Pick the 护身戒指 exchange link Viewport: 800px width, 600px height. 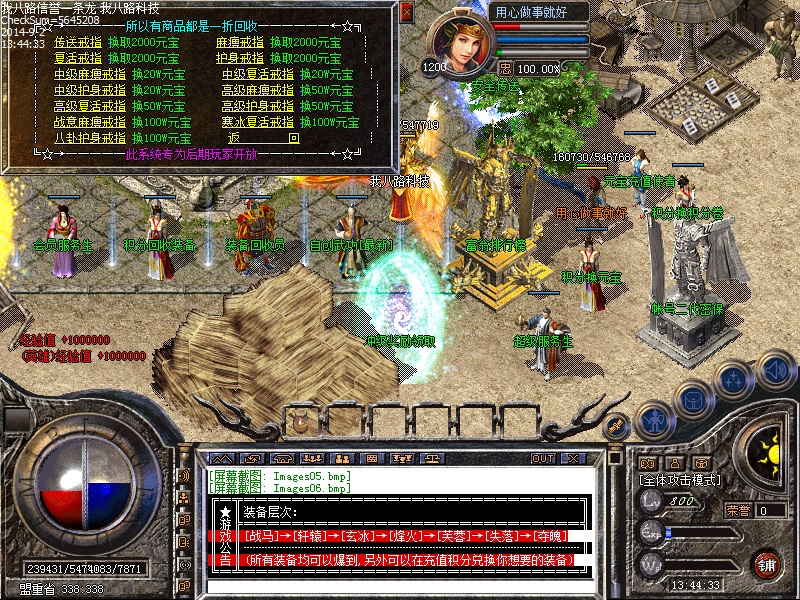pos(240,58)
